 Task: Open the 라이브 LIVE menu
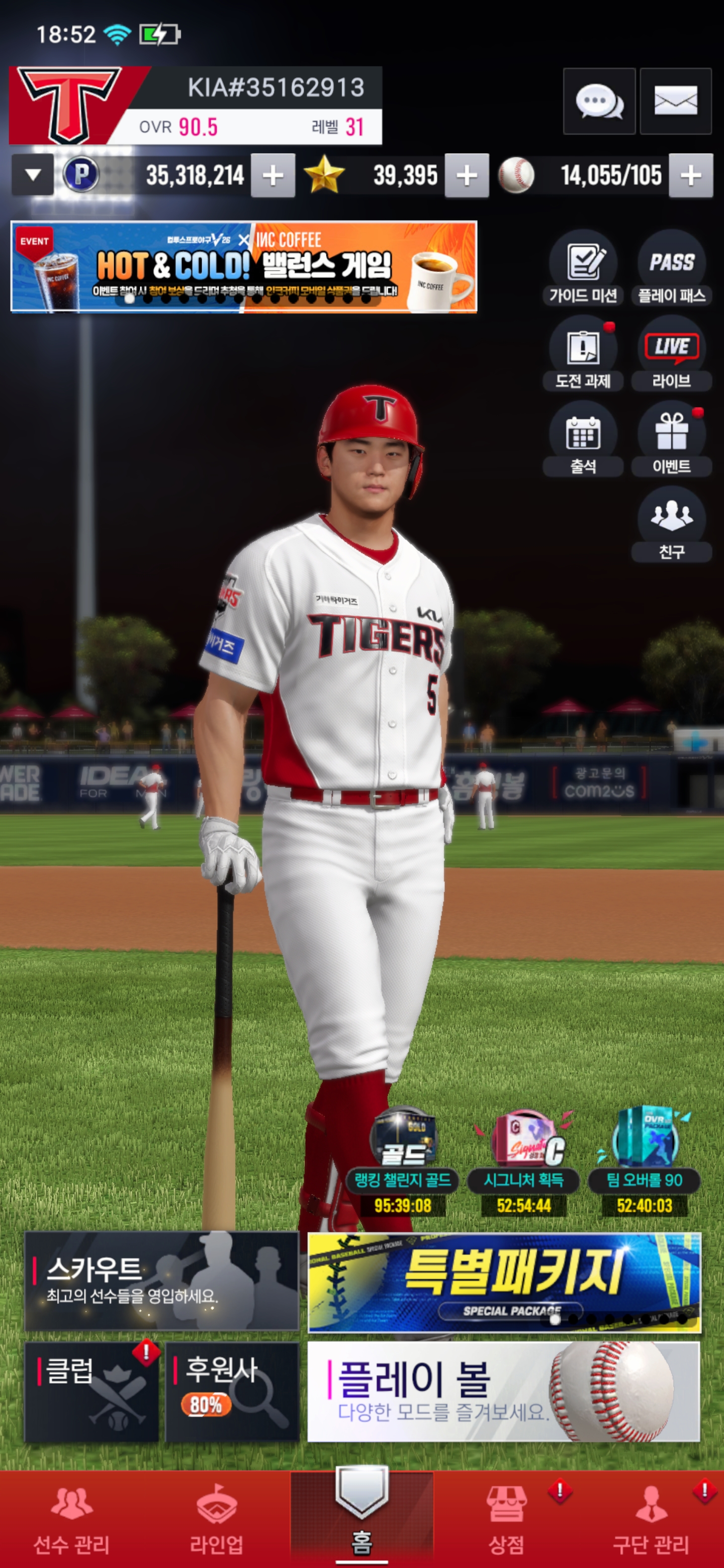(x=671, y=354)
